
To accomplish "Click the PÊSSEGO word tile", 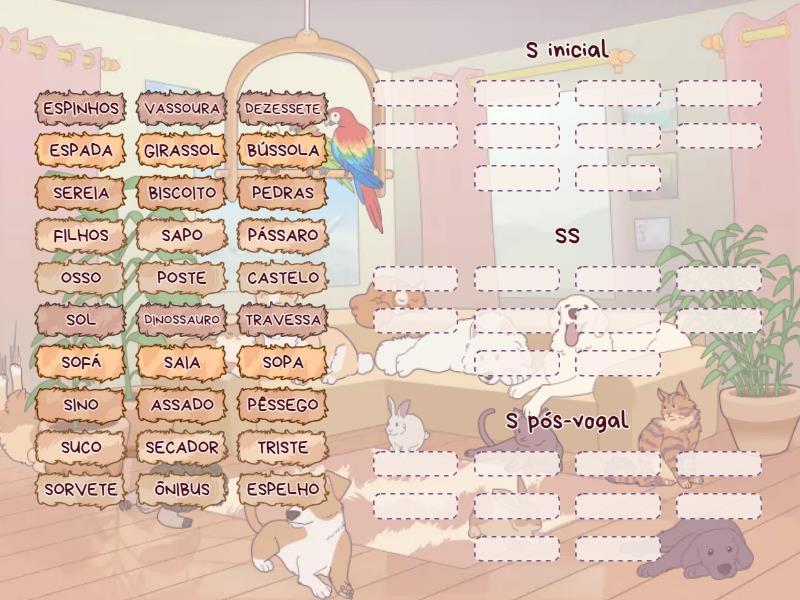I will point(283,405).
